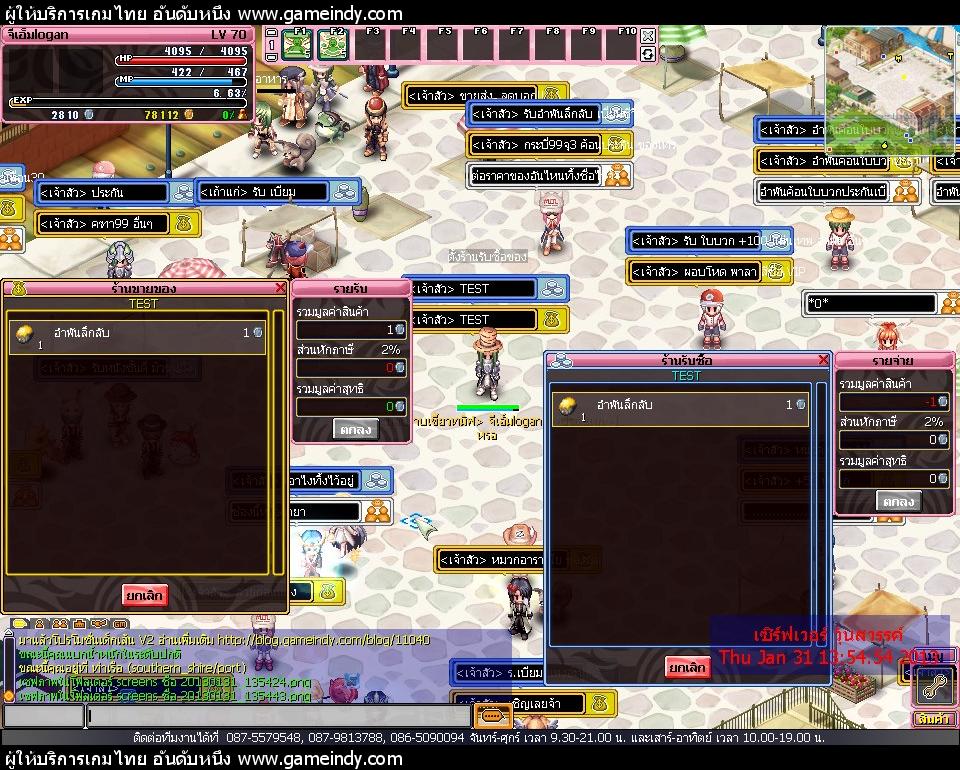960x770 pixels.
Task: Cancel the buy shop with ยกเลิก
Action: (687, 667)
